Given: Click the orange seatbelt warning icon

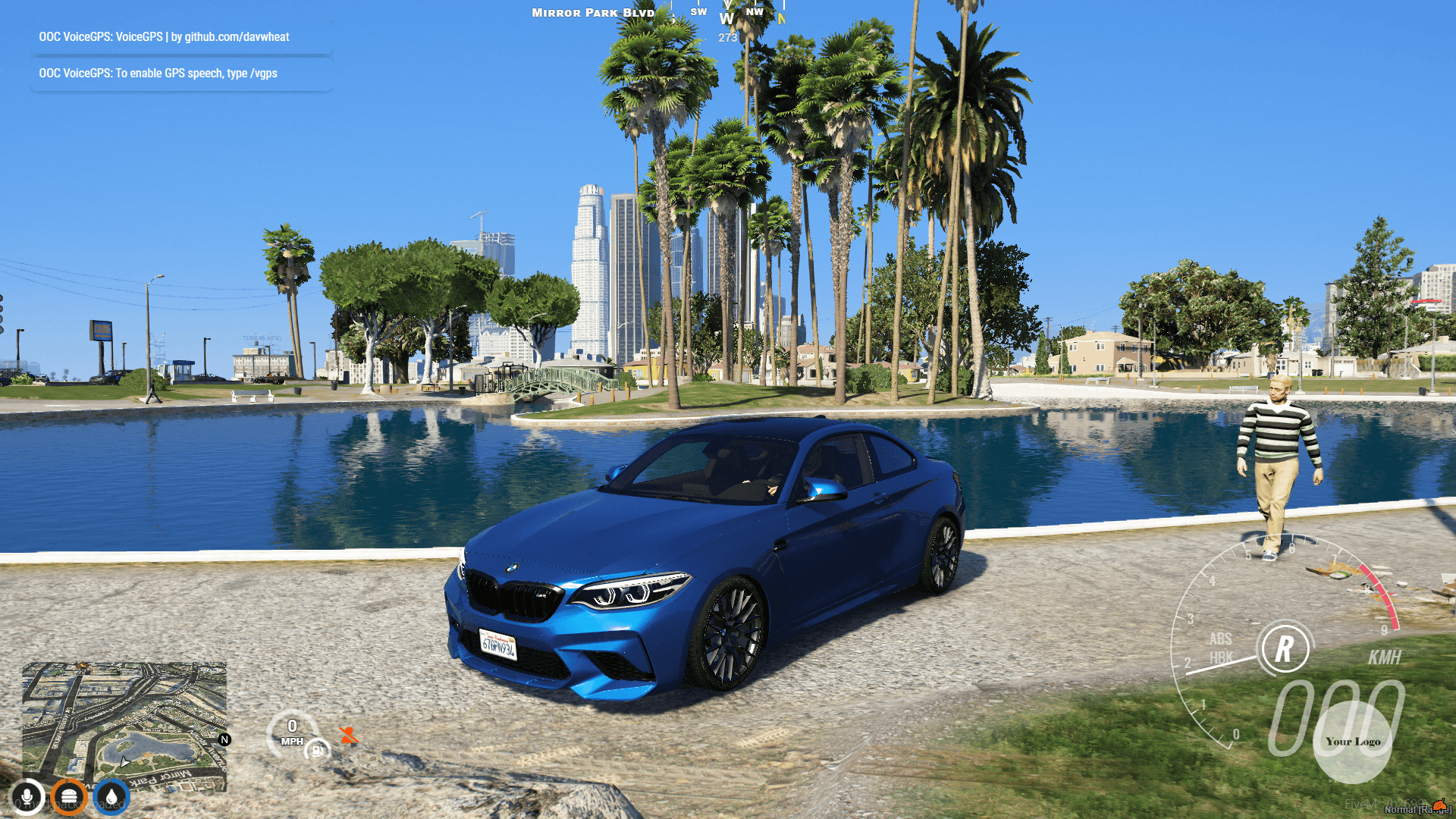Looking at the screenshot, I should 349,734.
